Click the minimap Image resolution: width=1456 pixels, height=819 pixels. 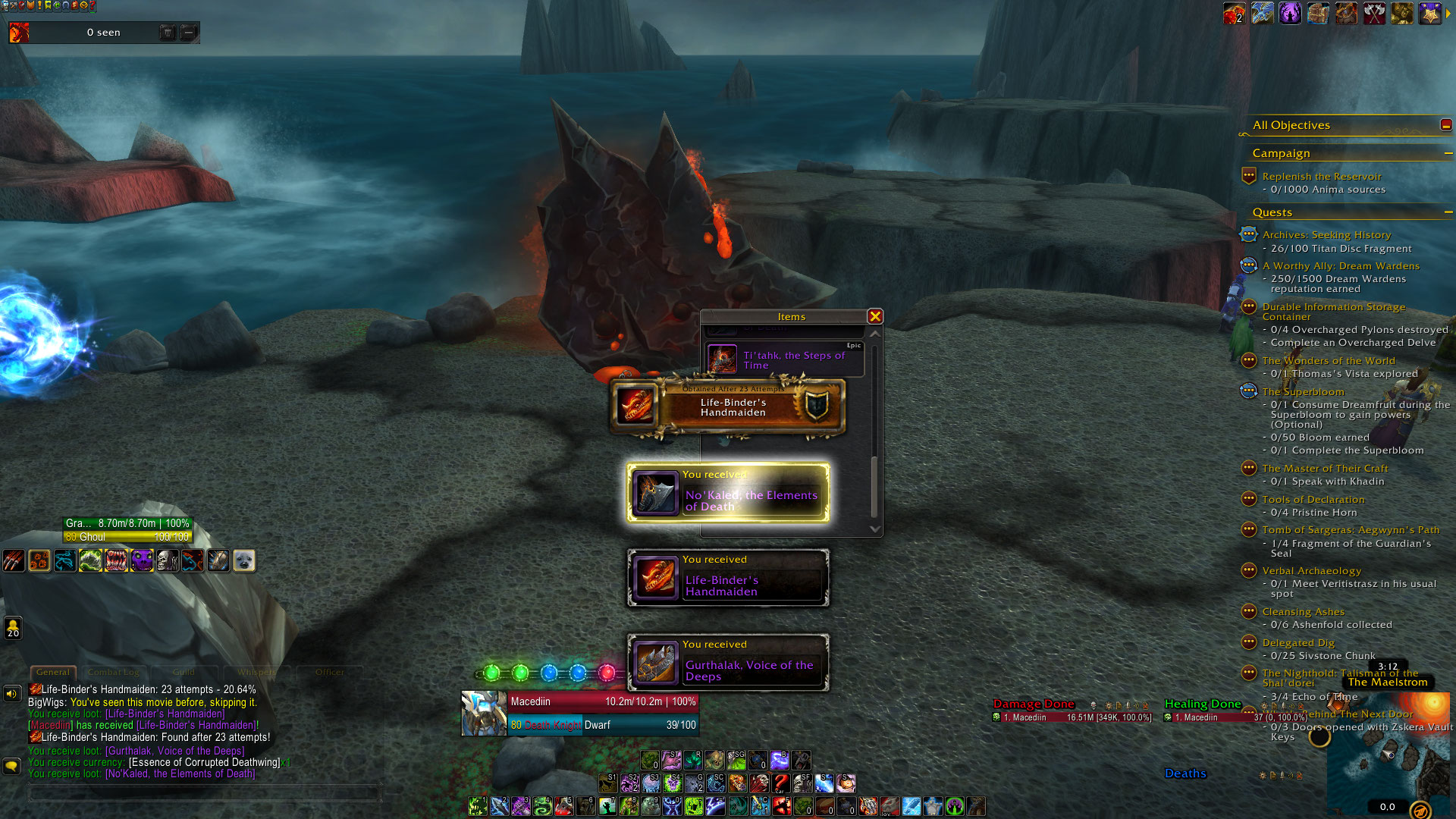[1386, 758]
